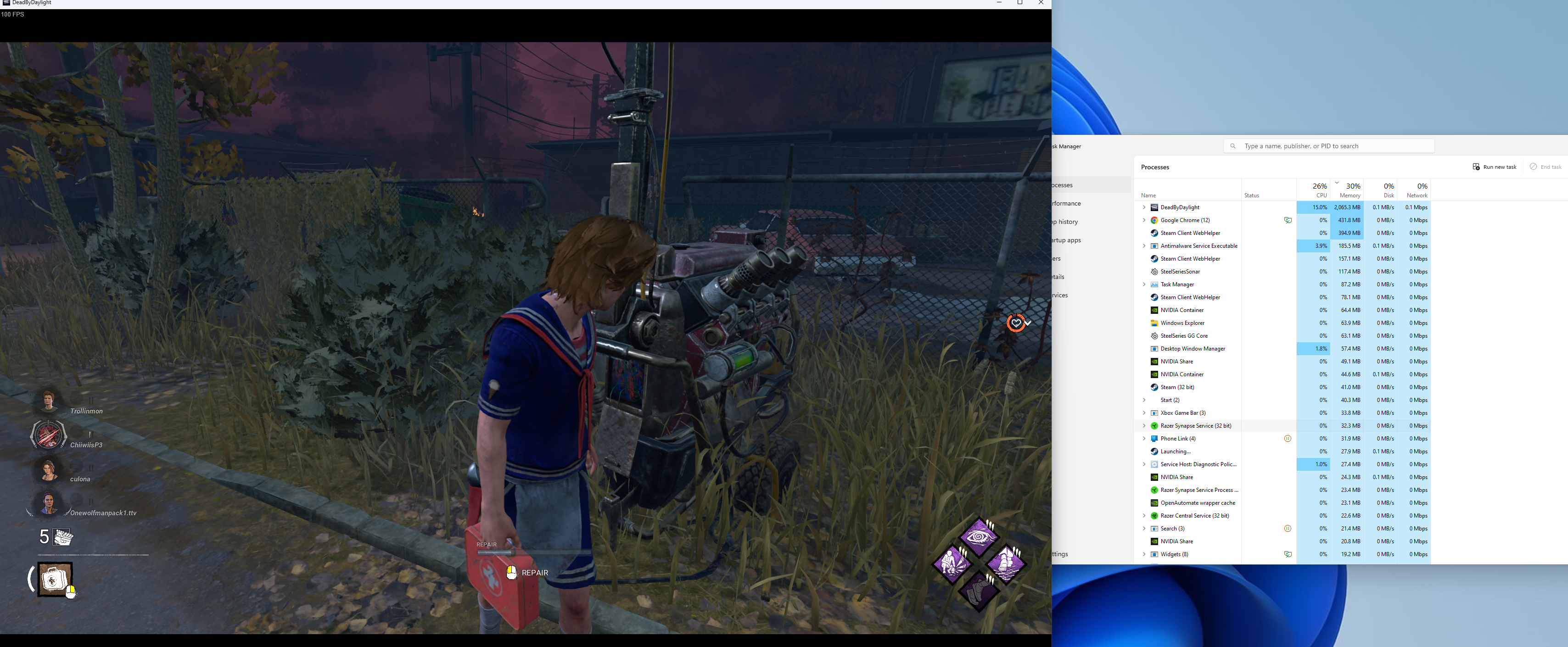
Task: Click the Google Chrome icon in Processes
Action: click(1154, 220)
